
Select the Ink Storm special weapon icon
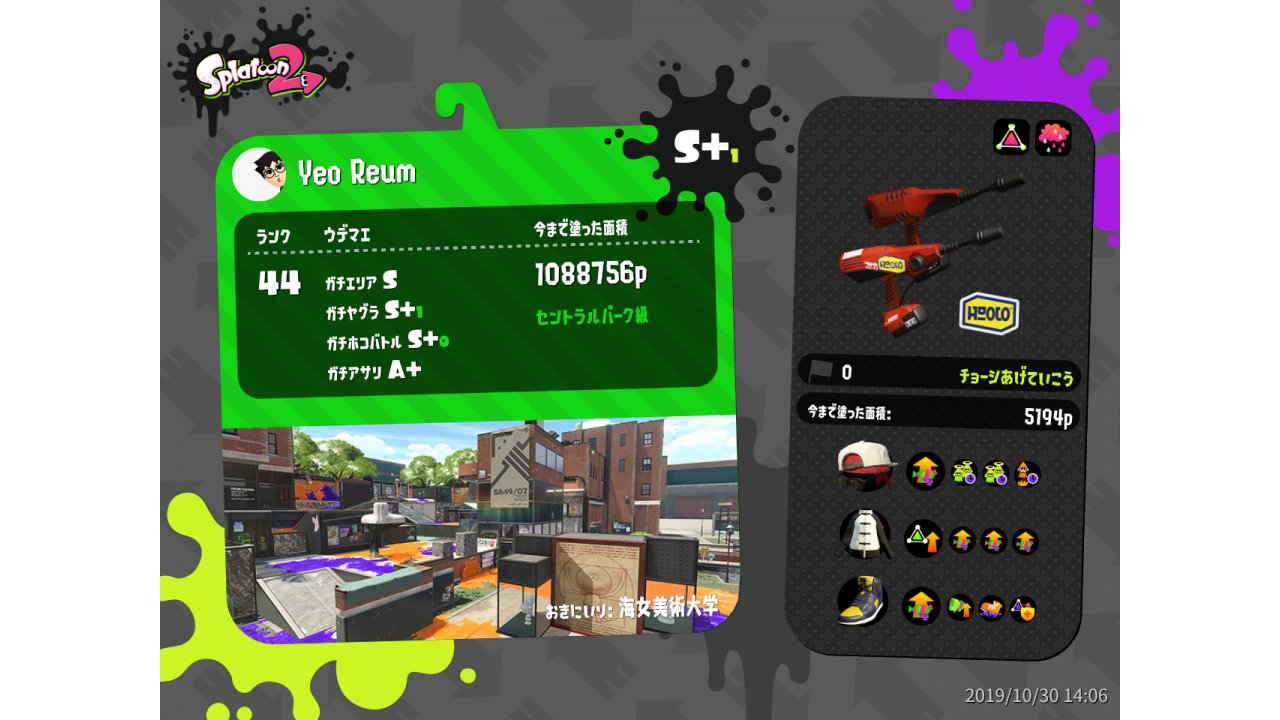point(1053,137)
